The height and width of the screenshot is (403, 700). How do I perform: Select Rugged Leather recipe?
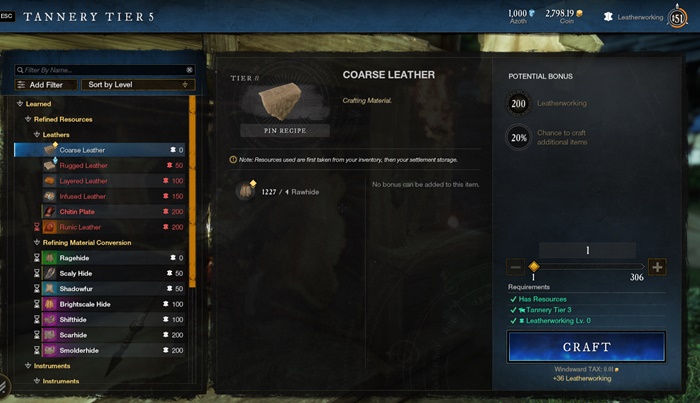click(83, 165)
